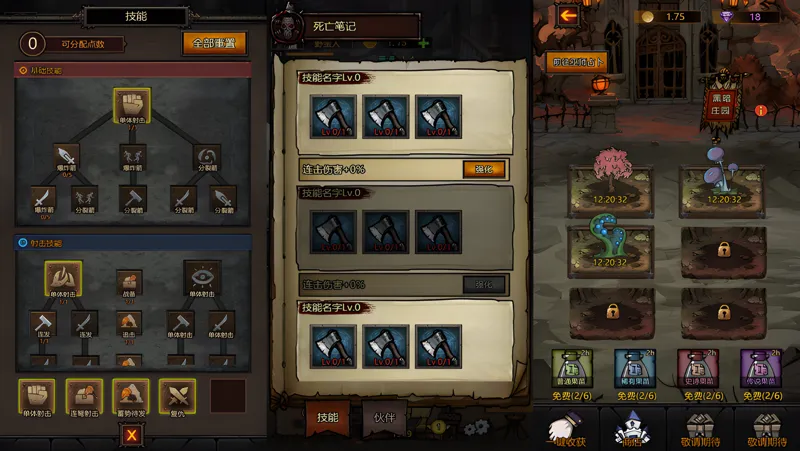Click the 全部重置 reset-all button
Image resolution: width=800 pixels, height=451 pixels.
coord(214,44)
